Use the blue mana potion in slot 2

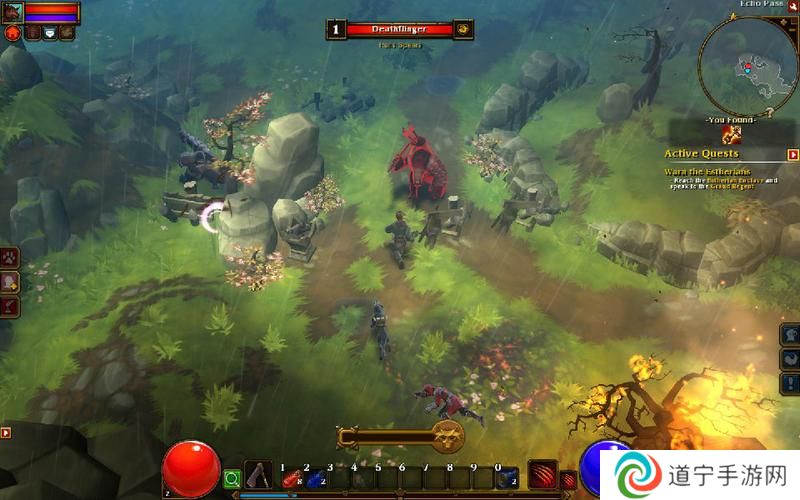(314, 478)
